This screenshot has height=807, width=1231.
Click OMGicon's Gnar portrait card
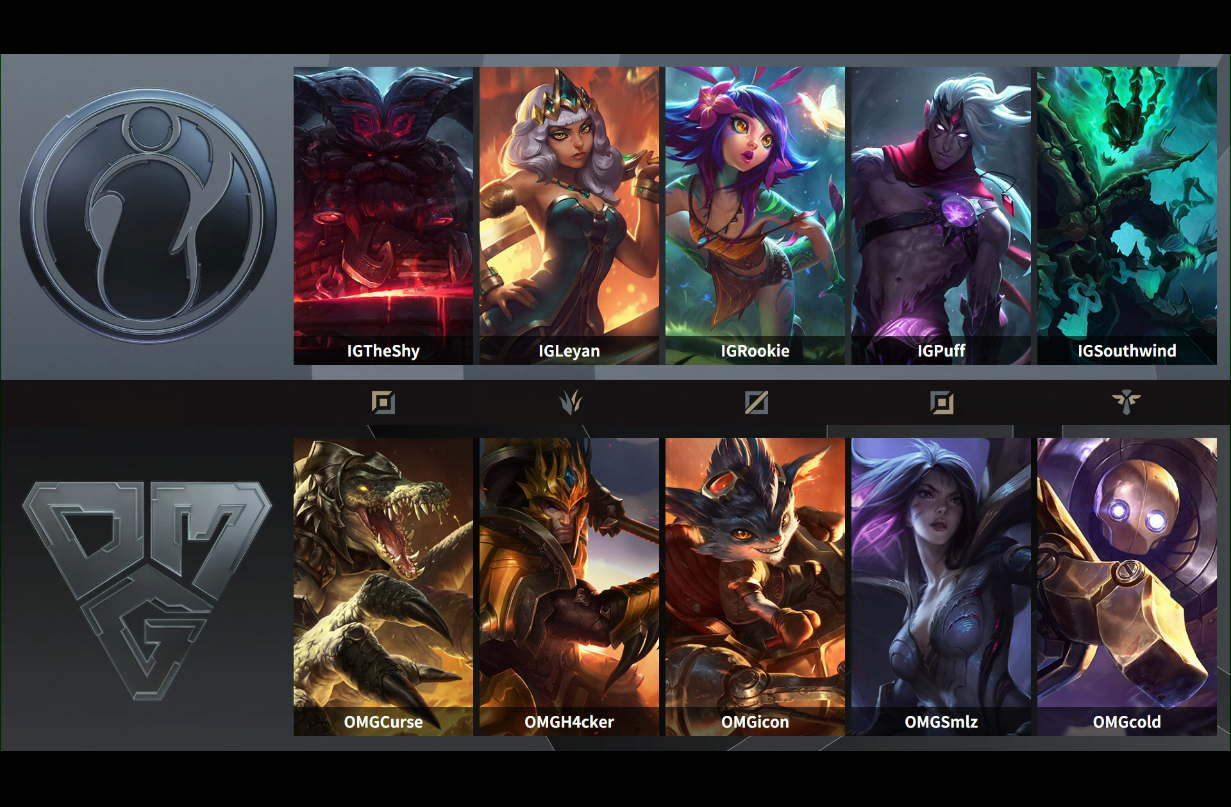755,586
